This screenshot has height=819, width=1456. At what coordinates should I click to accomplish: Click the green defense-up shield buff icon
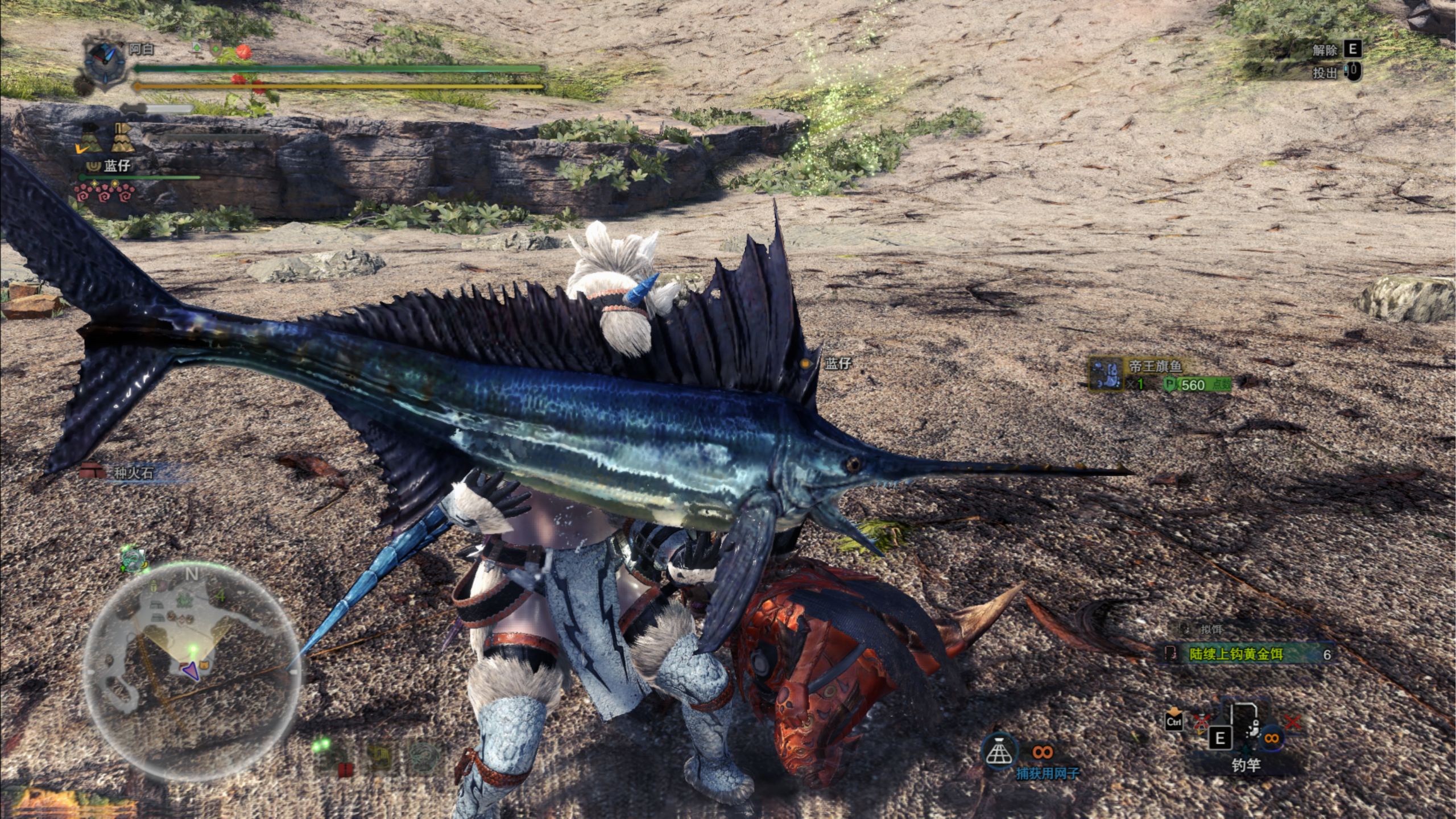[x=216, y=49]
